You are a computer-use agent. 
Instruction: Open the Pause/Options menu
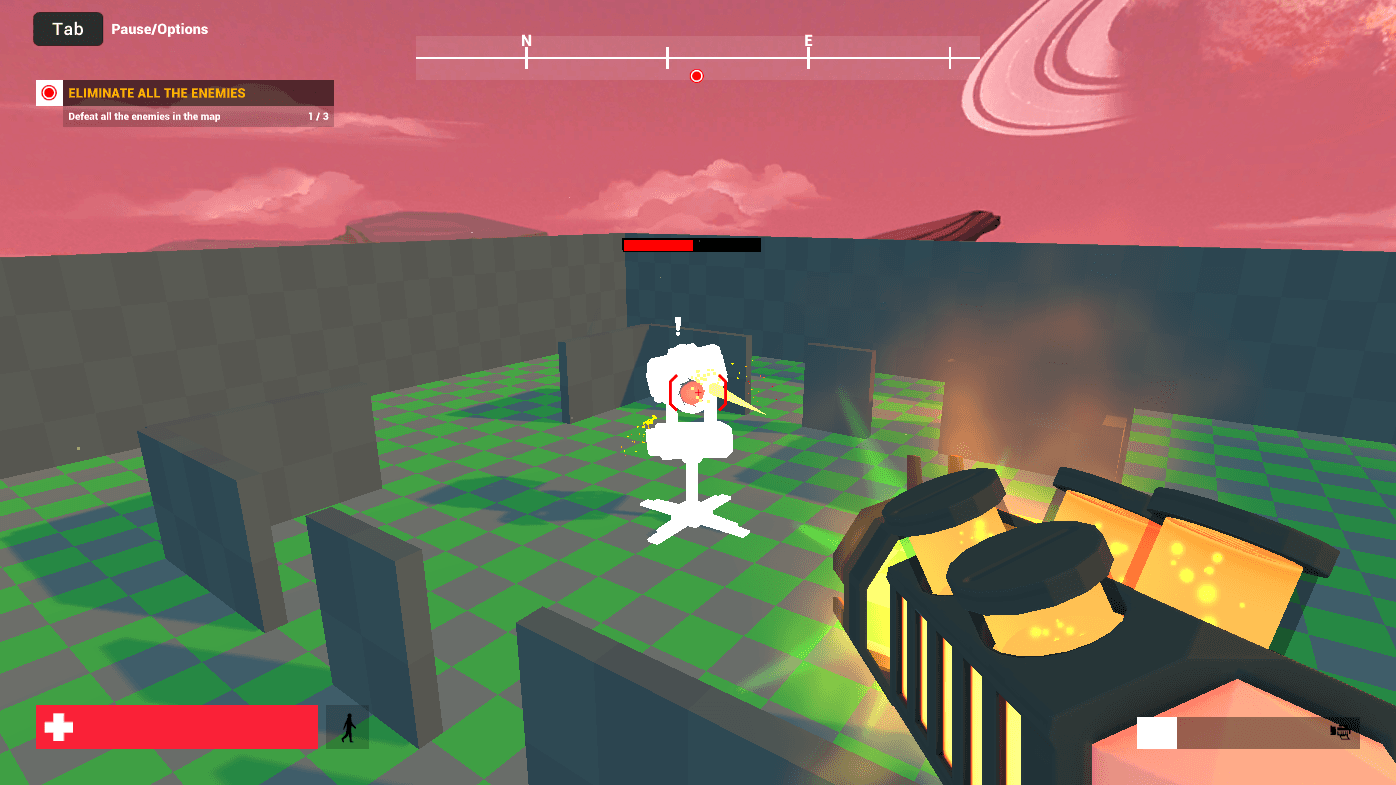160,29
